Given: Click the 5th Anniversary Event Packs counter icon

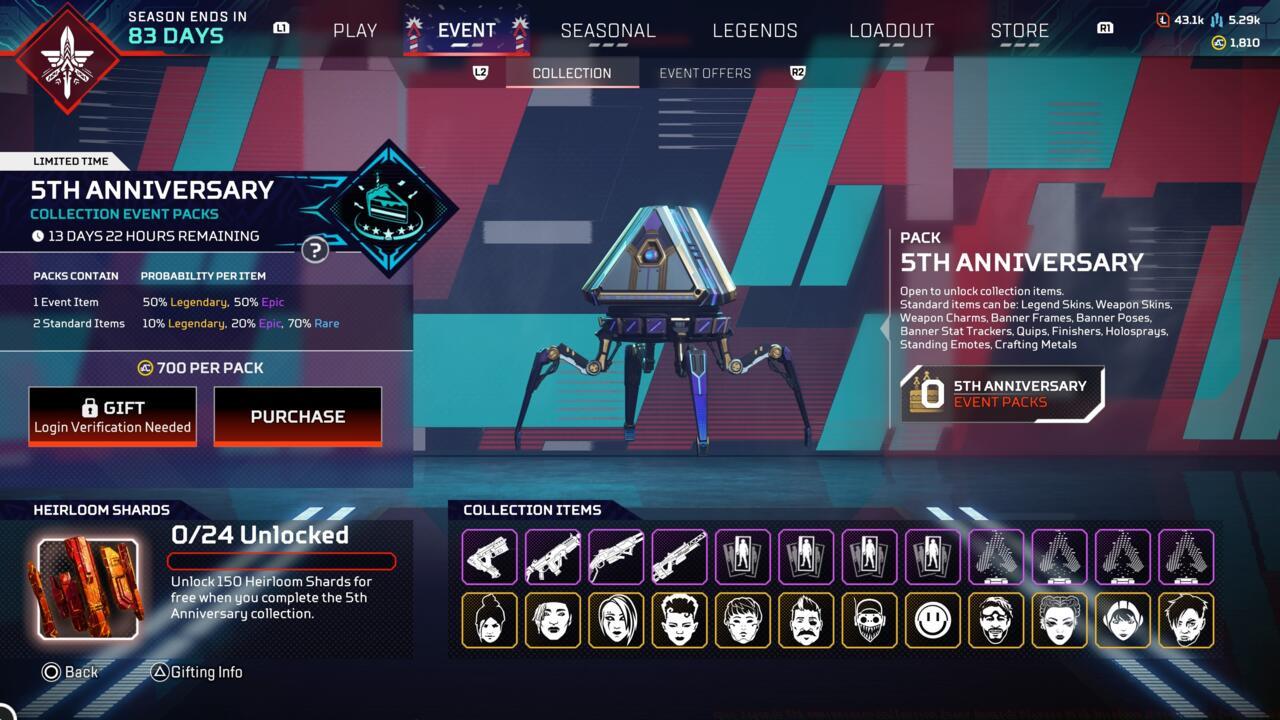Looking at the screenshot, I should pyautogui.click(x=925, y=393).
